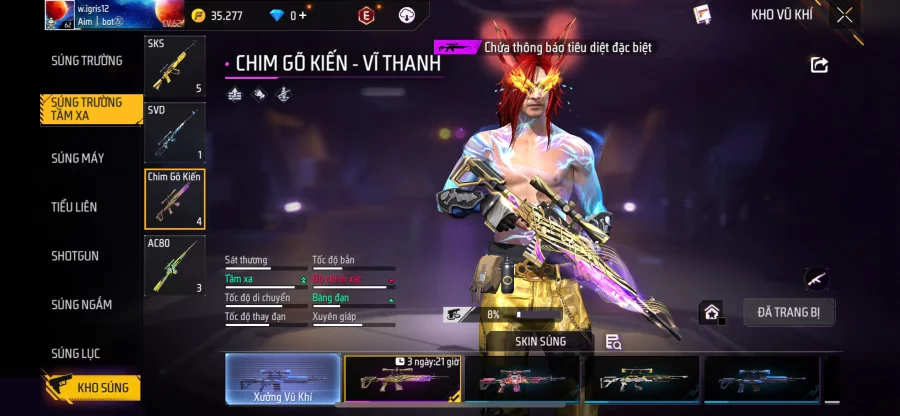The width and height of the screenshot is (900, 416).
Task: Select the SKS weapon slot
Action: pyautogui.click(x=175, y=66)
